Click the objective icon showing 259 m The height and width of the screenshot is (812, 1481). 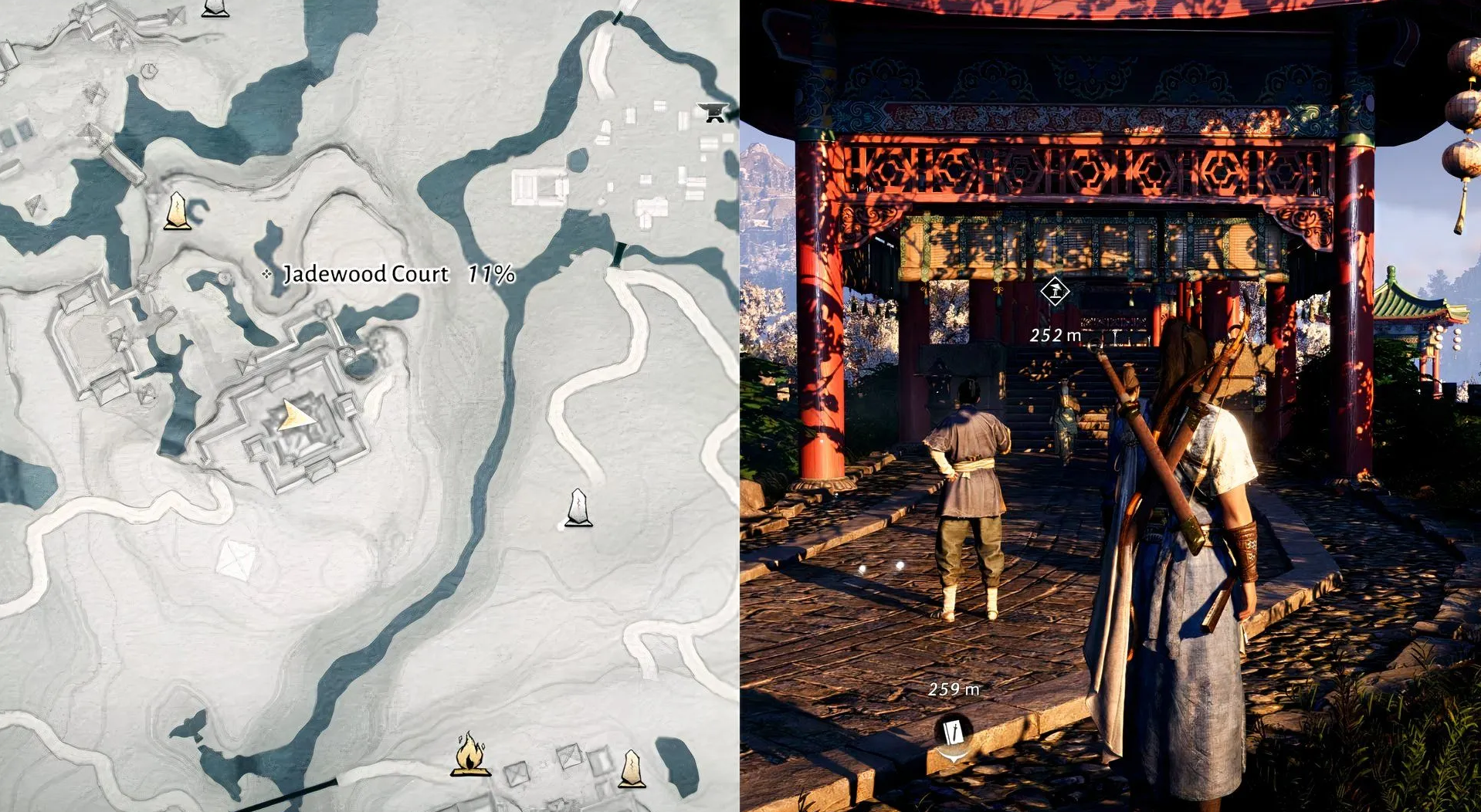tap(954, 732)
